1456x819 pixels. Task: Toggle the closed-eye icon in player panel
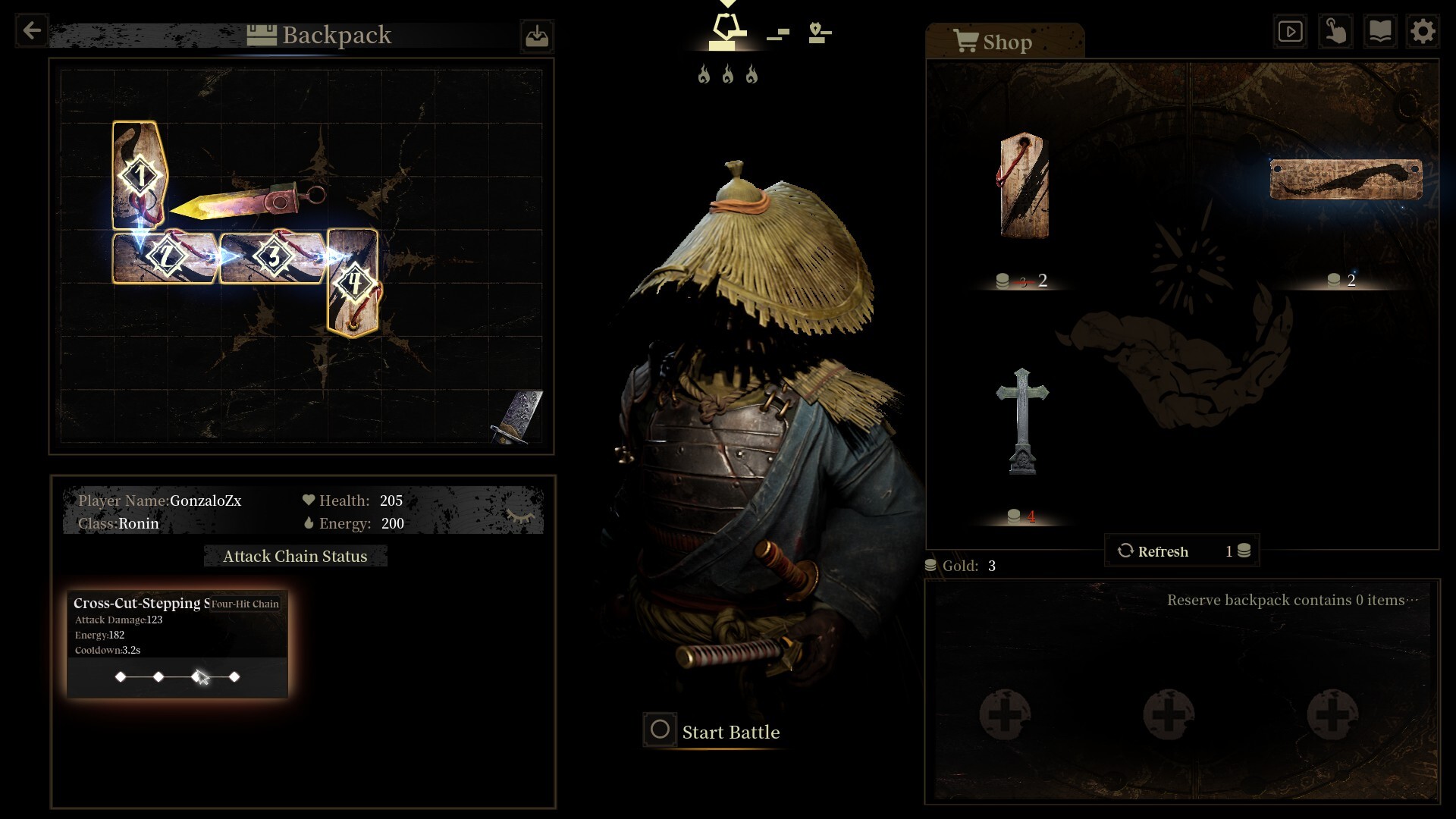[x=520, y=516]
